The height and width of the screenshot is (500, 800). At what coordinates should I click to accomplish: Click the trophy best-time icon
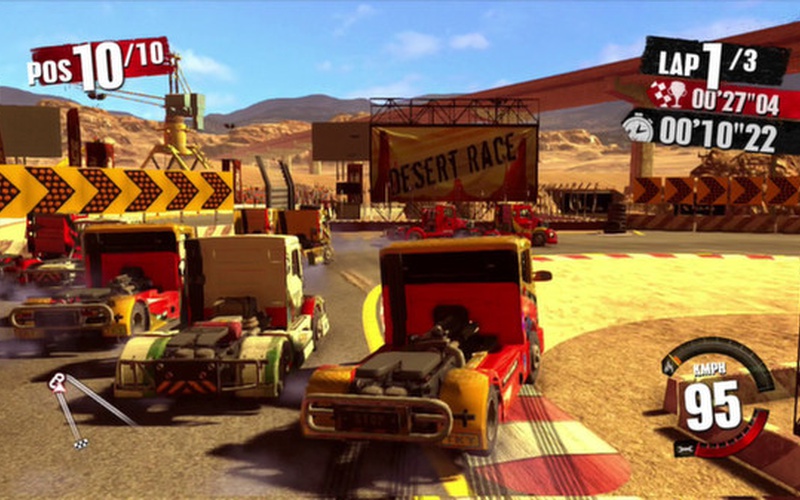click(668, 95)
